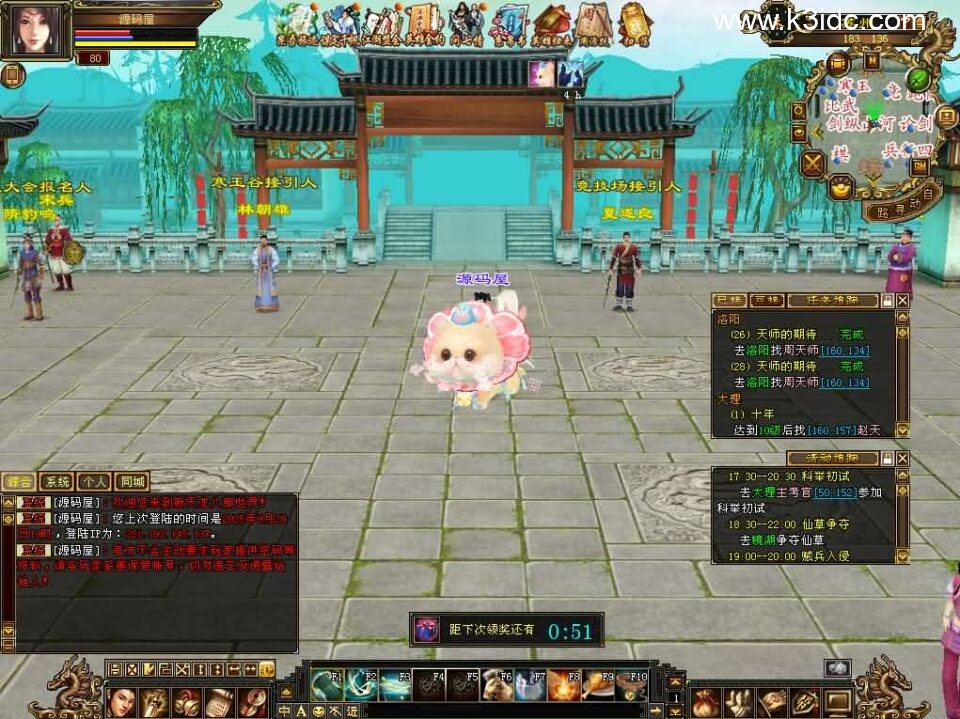
Task: Switch to the 个人 chat tab
Action: (95, 481)
